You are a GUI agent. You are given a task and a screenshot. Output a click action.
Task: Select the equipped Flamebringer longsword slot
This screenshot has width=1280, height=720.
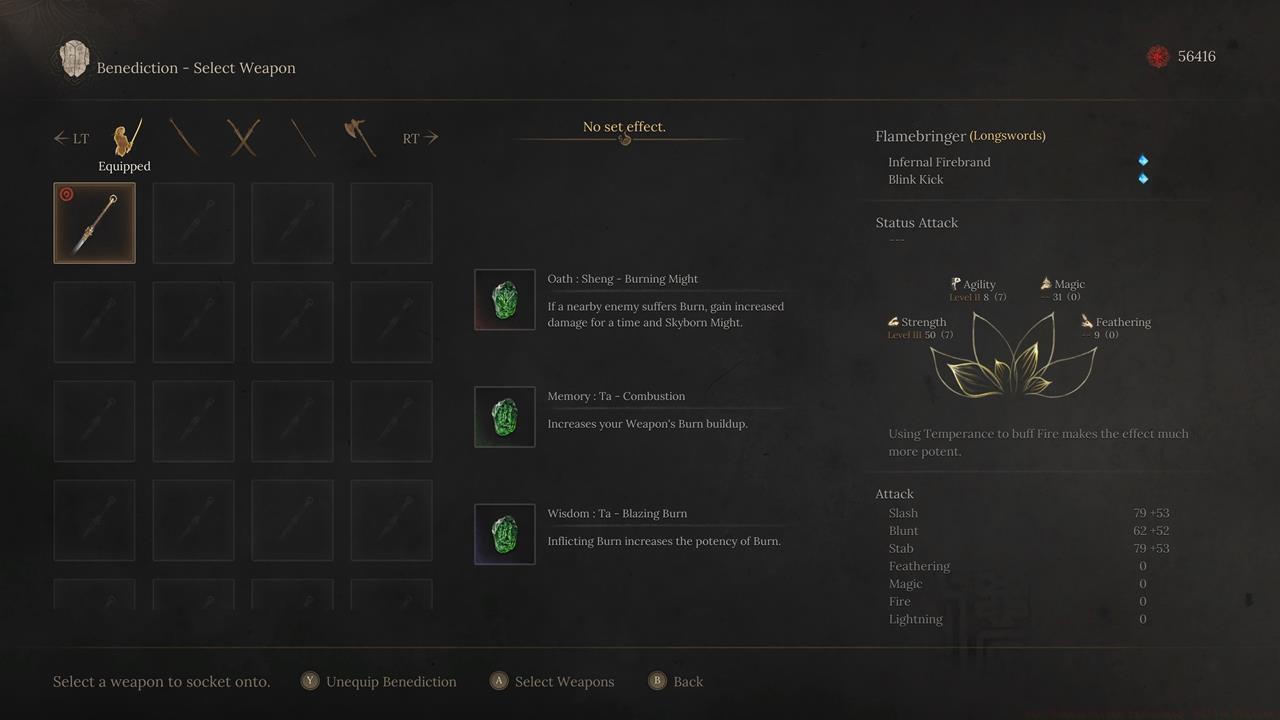click(x=94, y=223)
